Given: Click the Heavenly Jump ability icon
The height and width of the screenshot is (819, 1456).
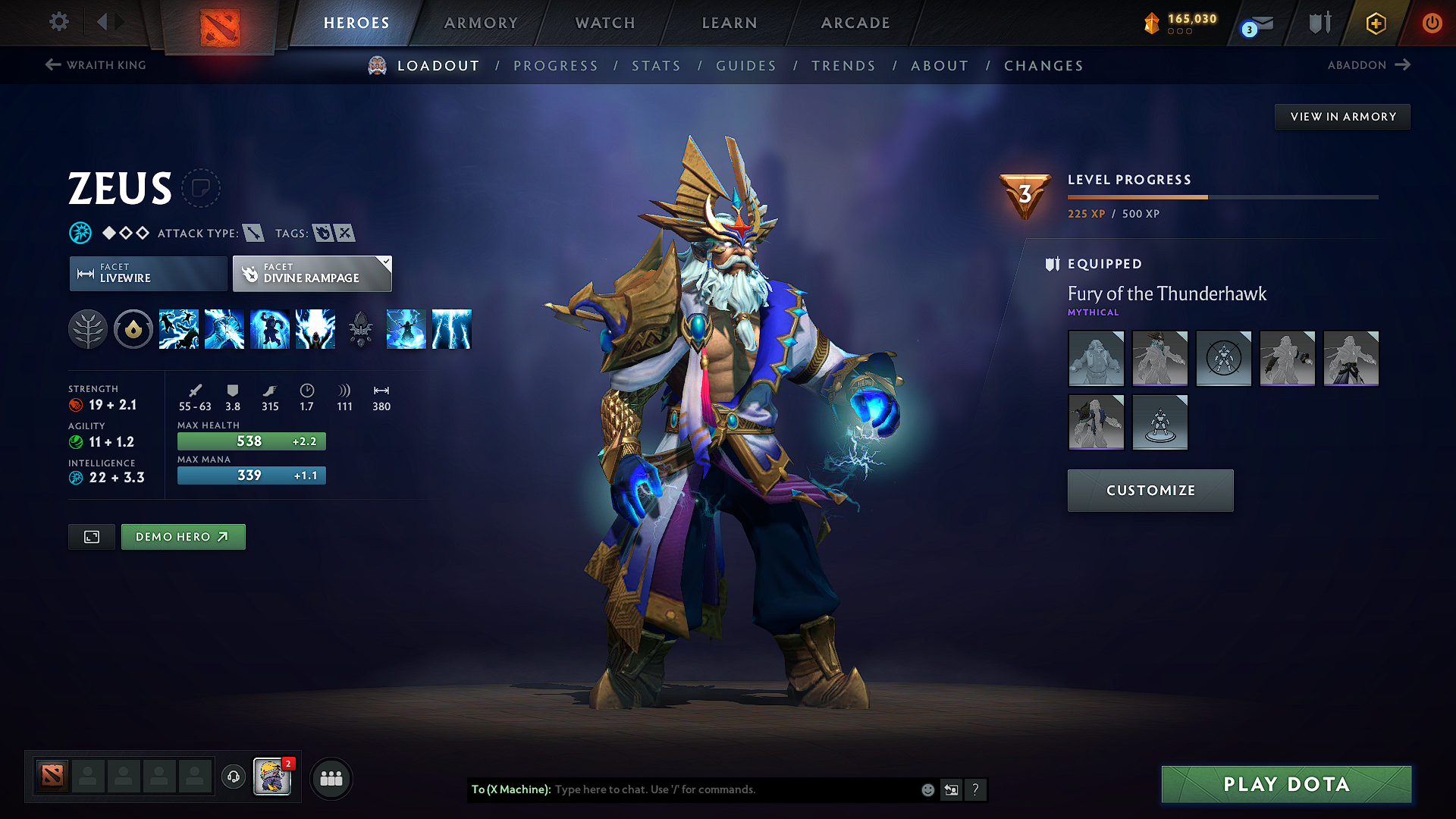Looking at the screenshot, I should (x=270, y=328).
